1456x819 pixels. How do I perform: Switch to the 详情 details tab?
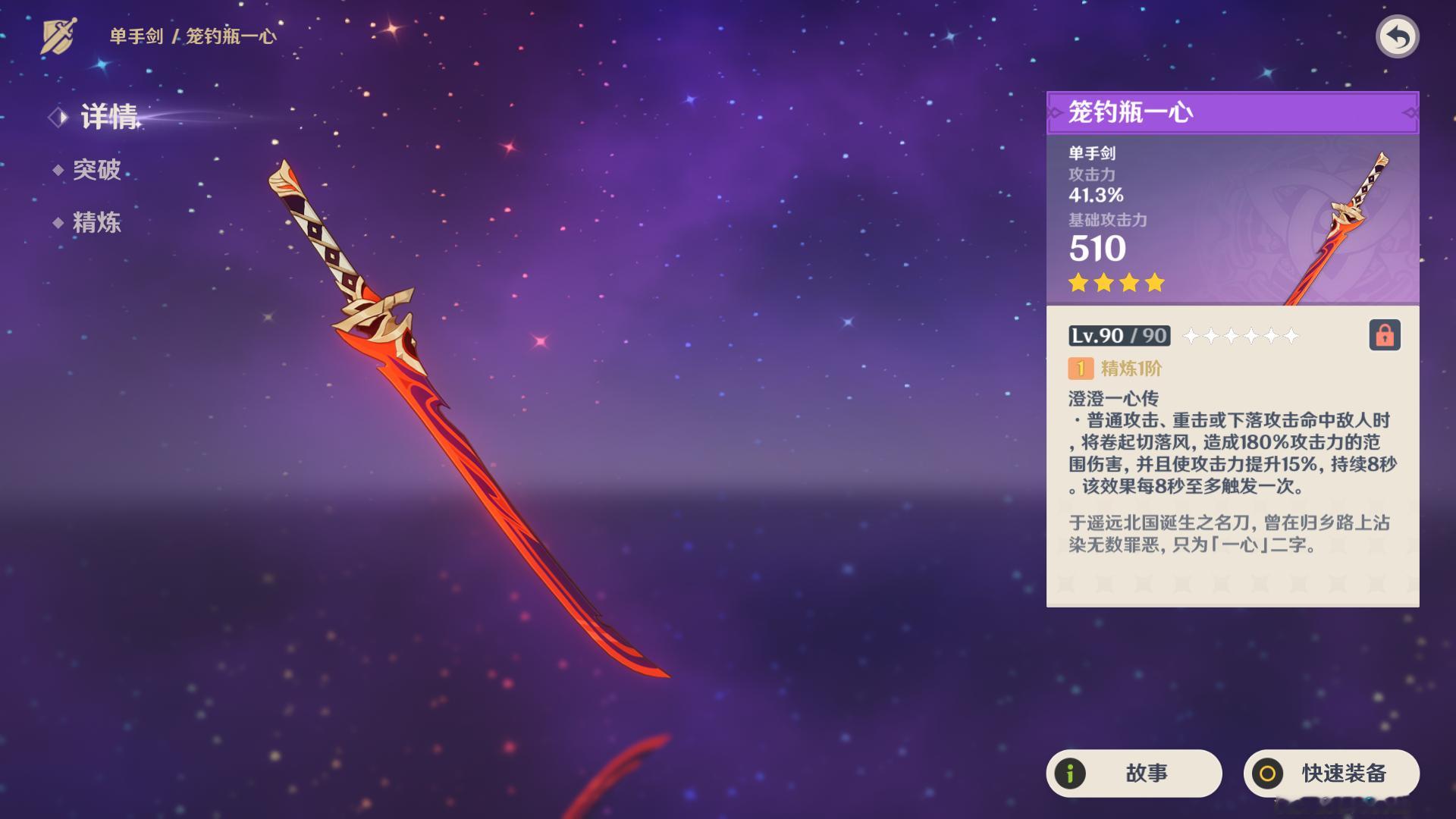109,117
